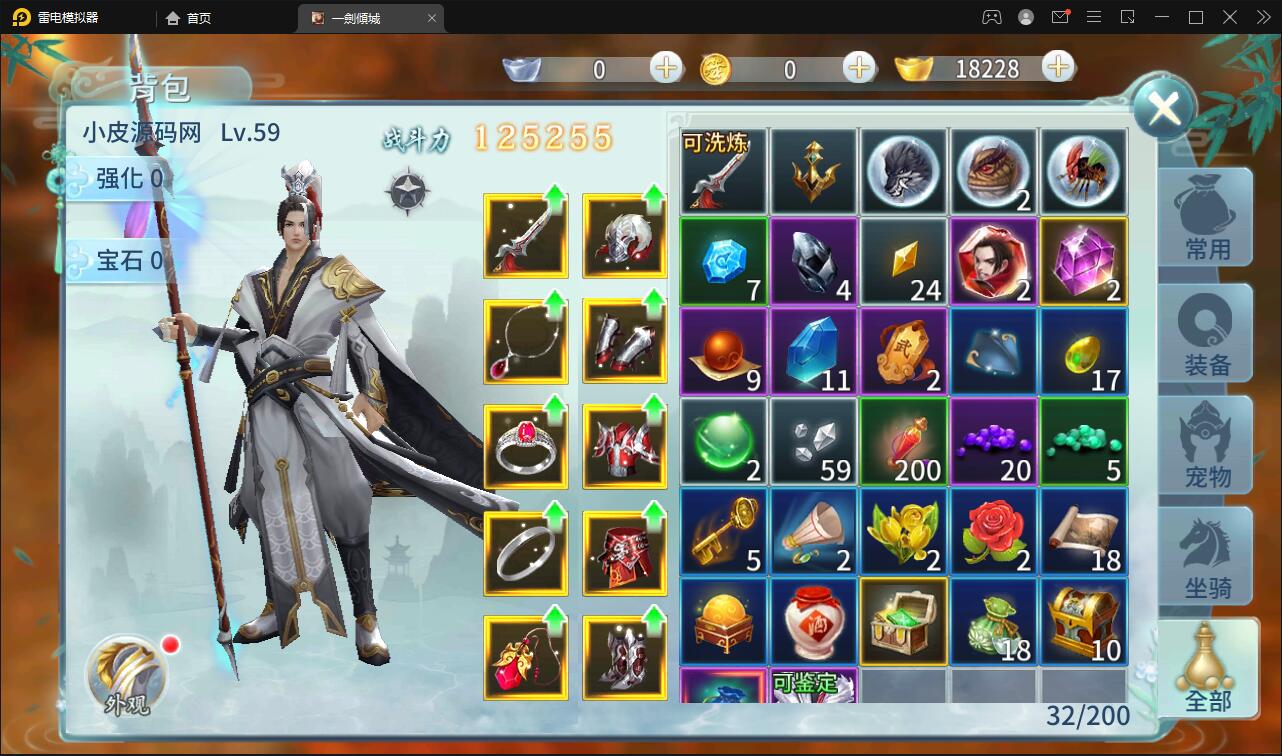Open the 装备 equipment tab
Screen dimensions: 1282x756
click(x=1206, y=333)
